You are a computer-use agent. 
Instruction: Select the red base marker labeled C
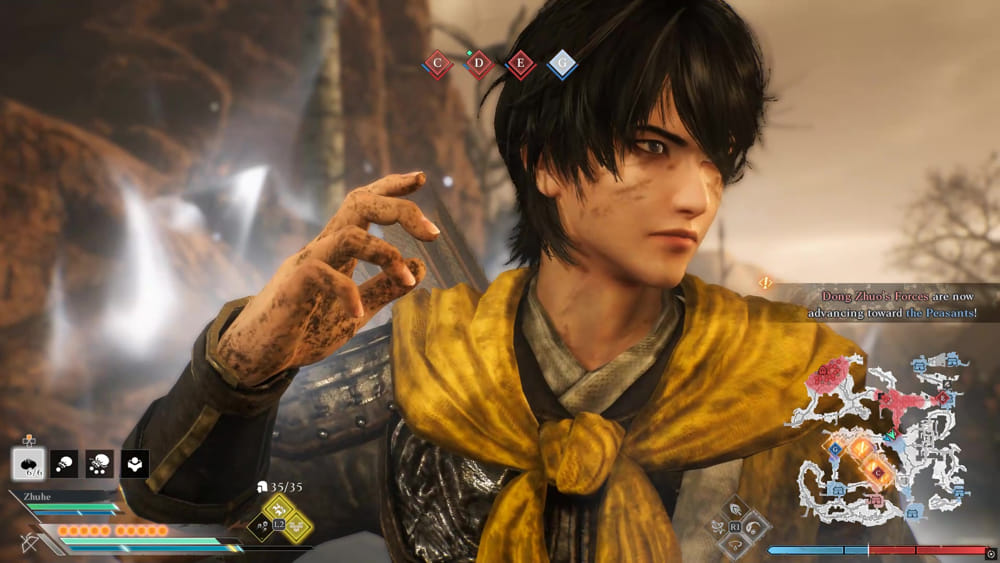437,65
